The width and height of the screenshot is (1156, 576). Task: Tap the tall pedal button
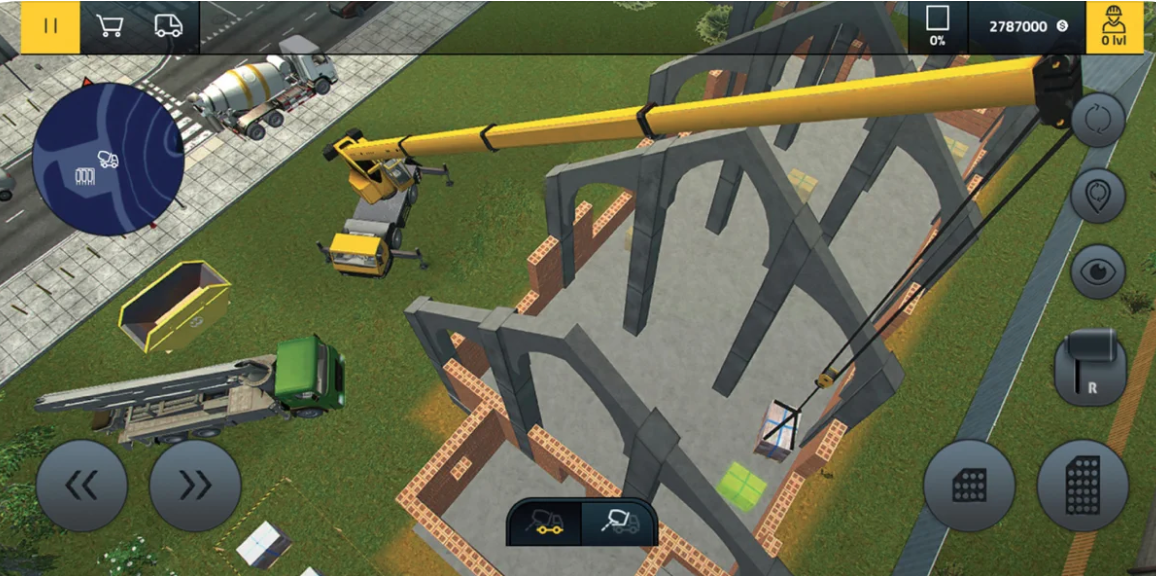tap(1083, 486)
